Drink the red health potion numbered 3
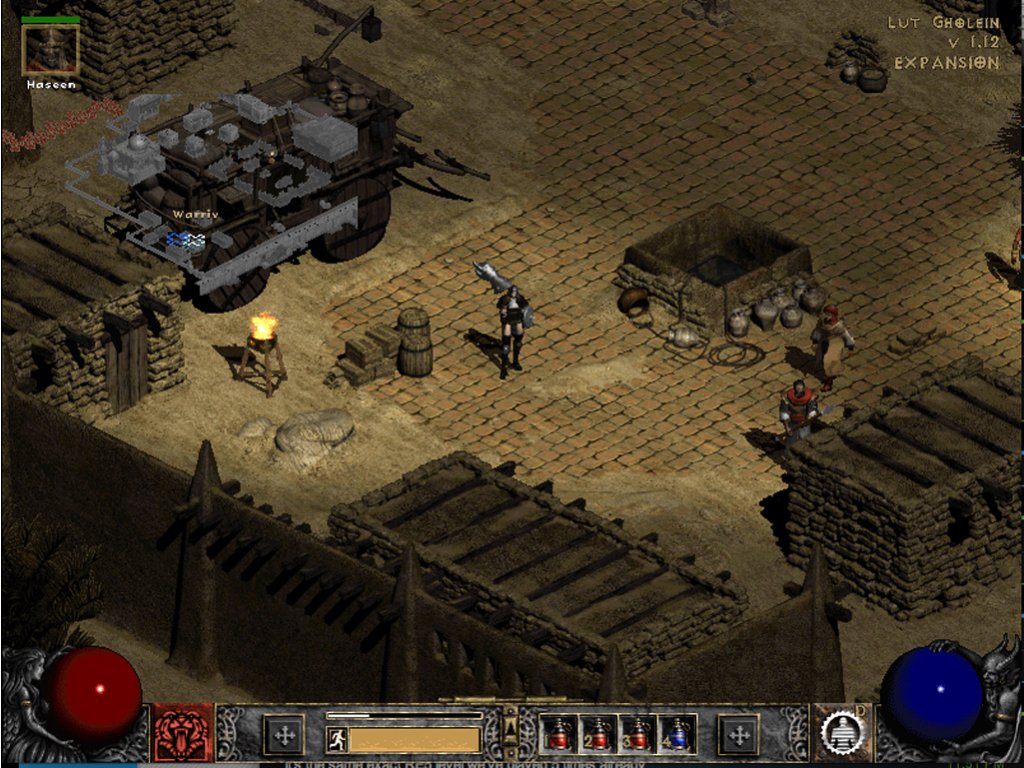Image resolution: width=1024 pixels, height=768 pixels. click(x=638, y=734)
